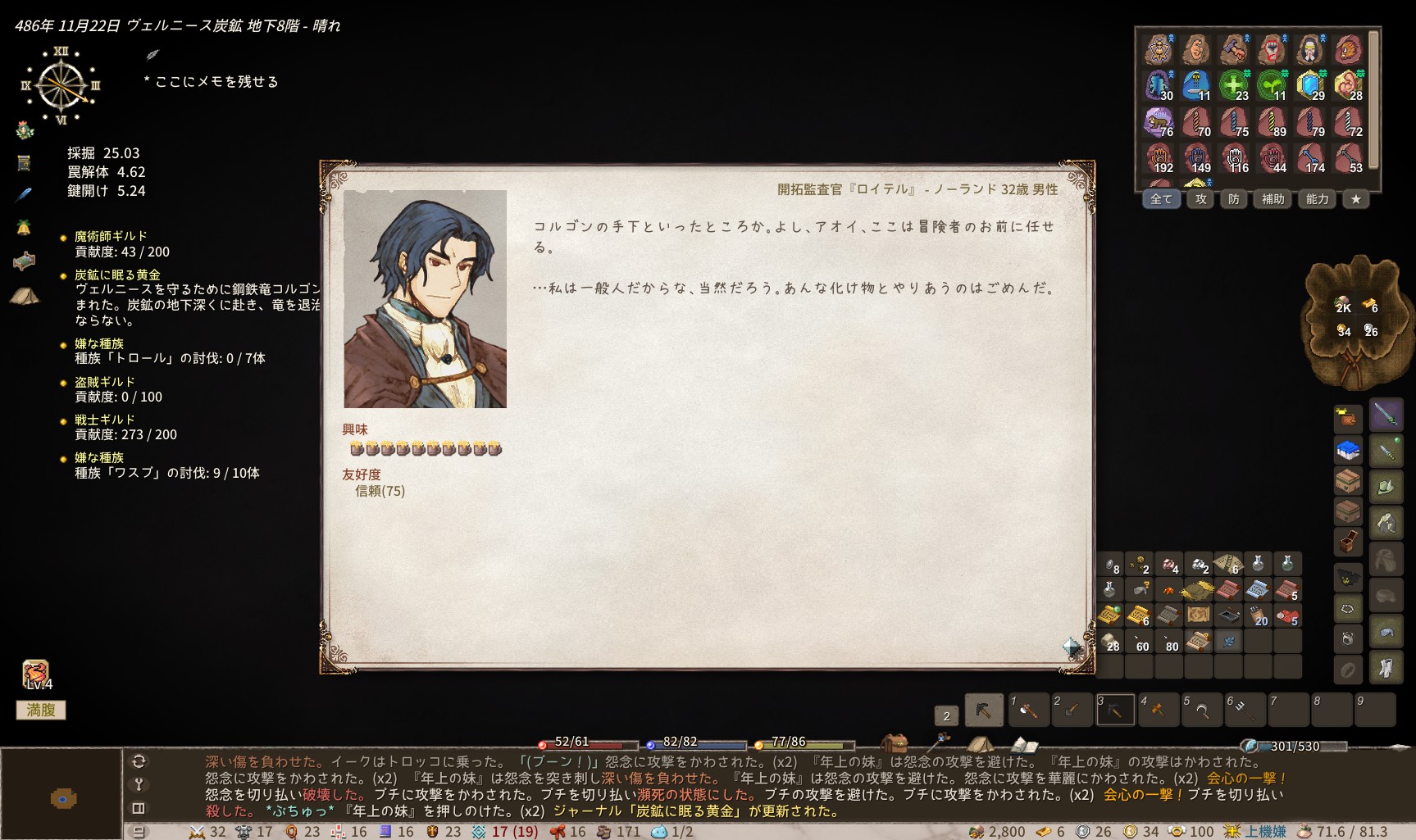
Task: Activate the green healing cross spell
Action: [x=1234, y=85]
